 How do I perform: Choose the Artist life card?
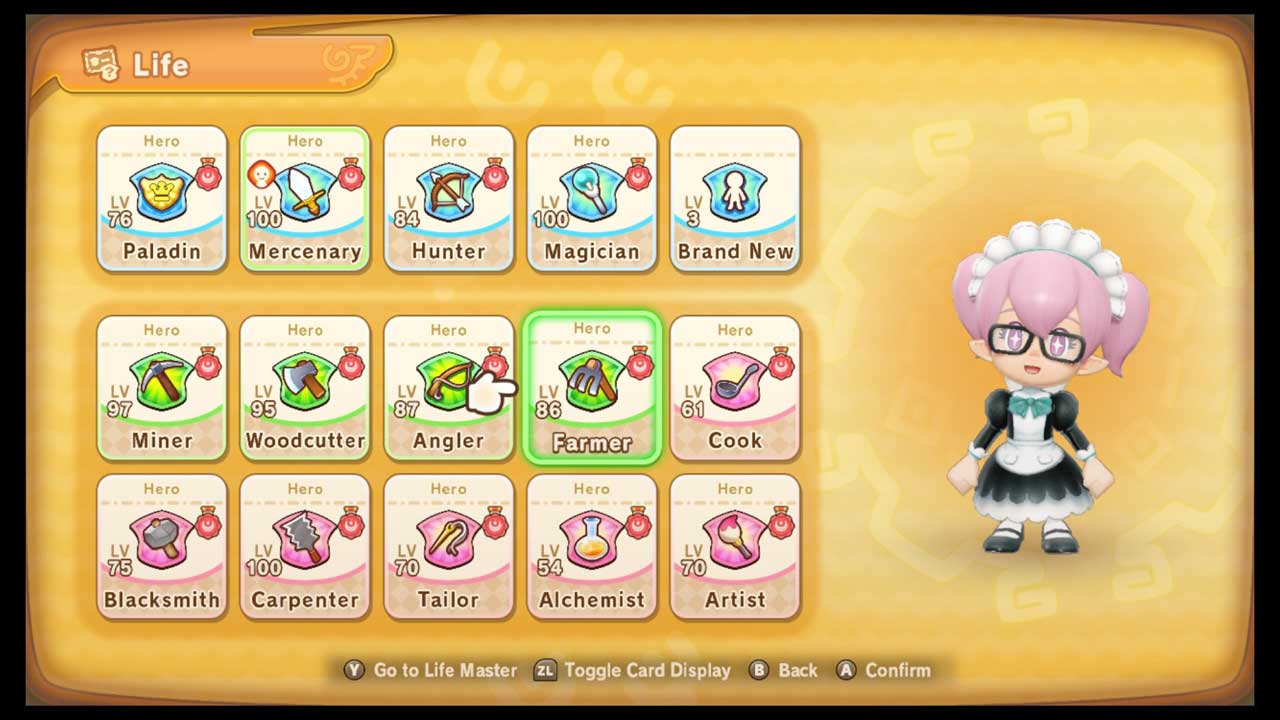pos(735,547)
